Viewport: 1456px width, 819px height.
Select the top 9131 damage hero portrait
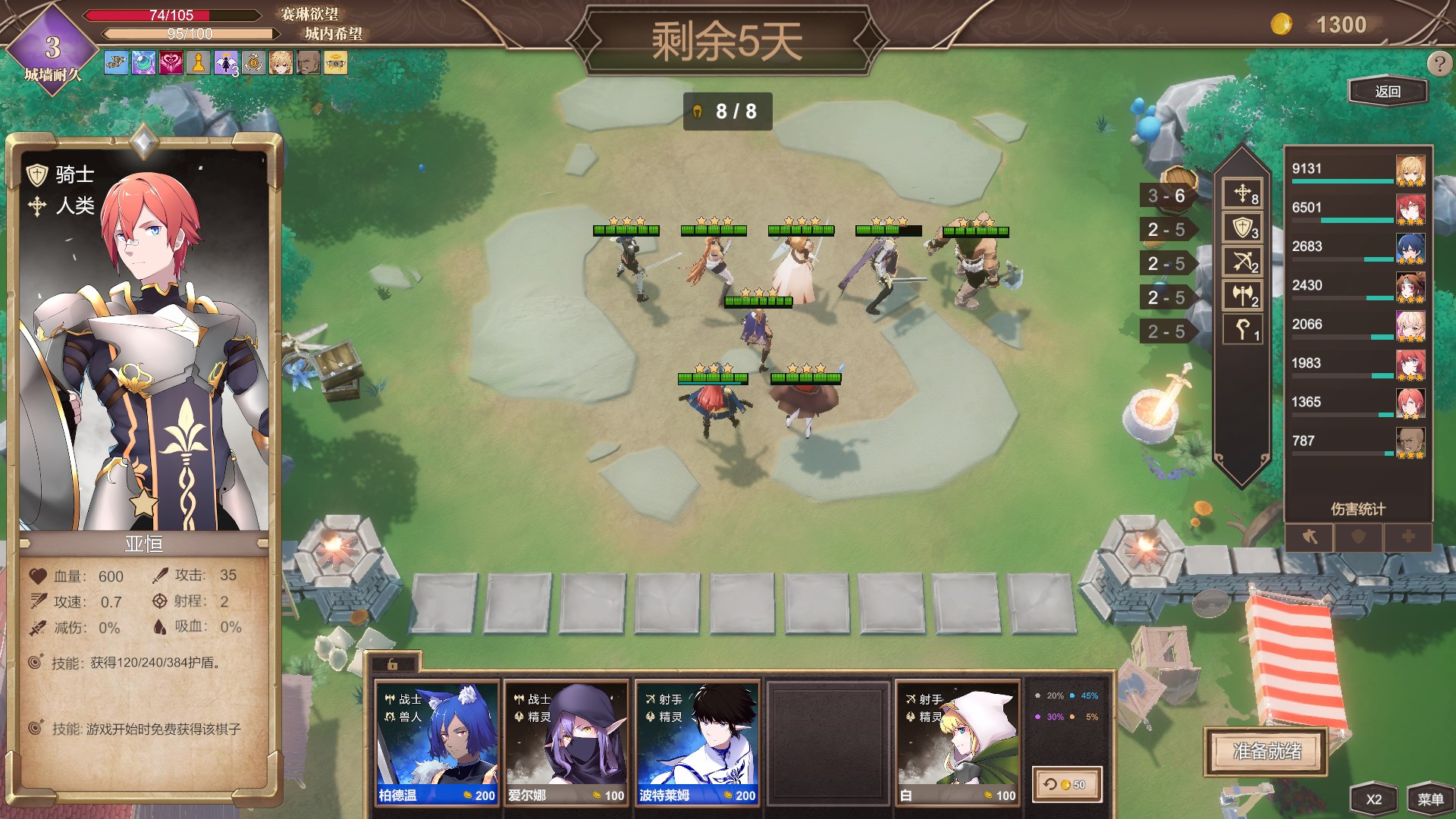1410,171
